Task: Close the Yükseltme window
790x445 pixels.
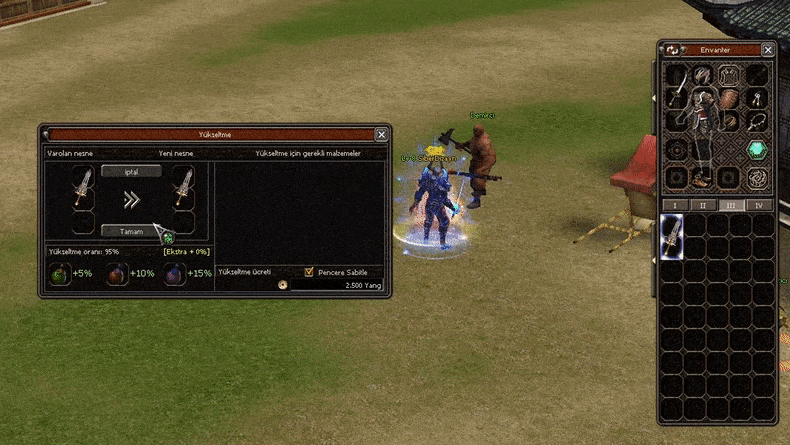Action: coord(381,134)
